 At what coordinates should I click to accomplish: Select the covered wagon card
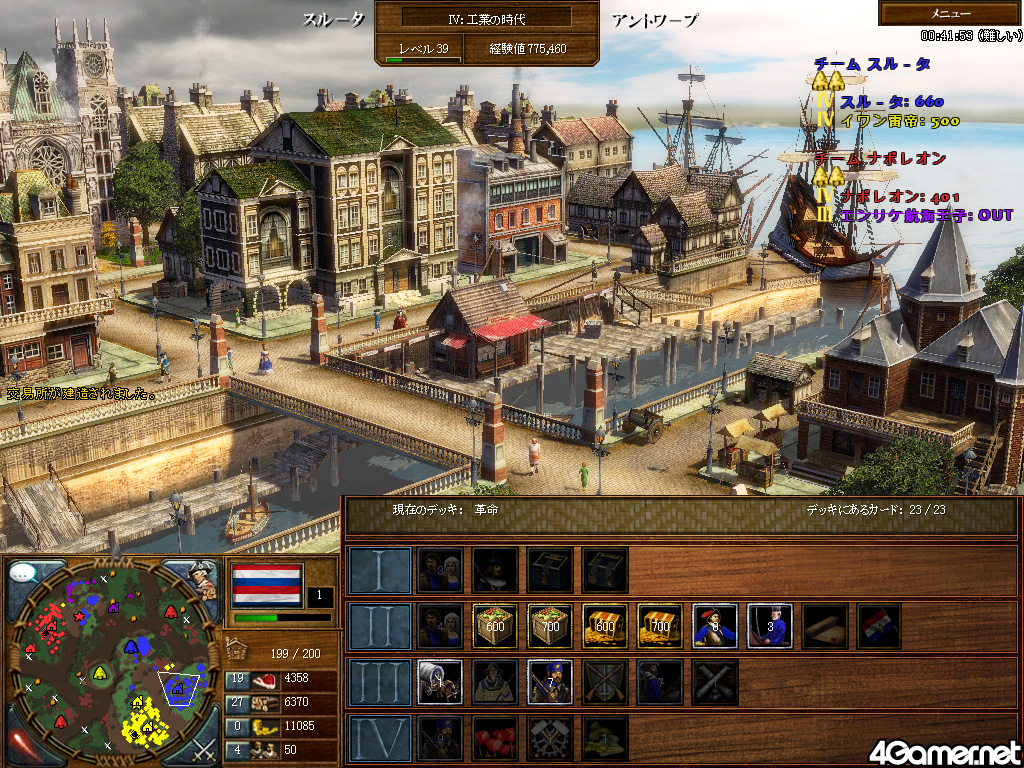(x=440, y=681)
